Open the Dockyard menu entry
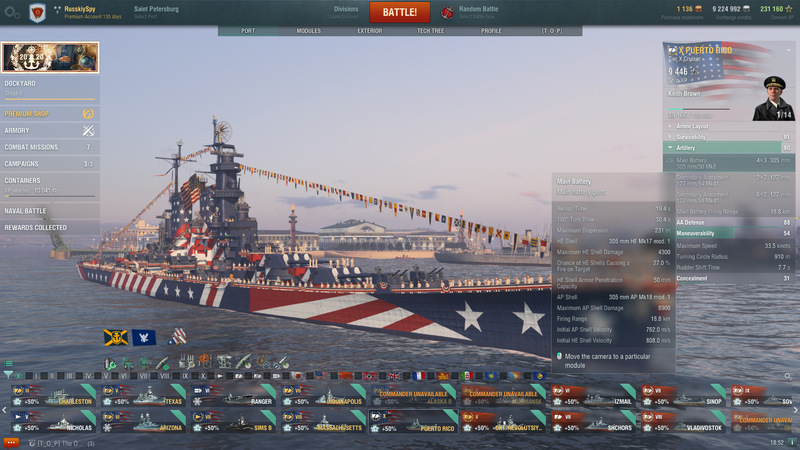This screenshot has height=450, width=800. 48,86
